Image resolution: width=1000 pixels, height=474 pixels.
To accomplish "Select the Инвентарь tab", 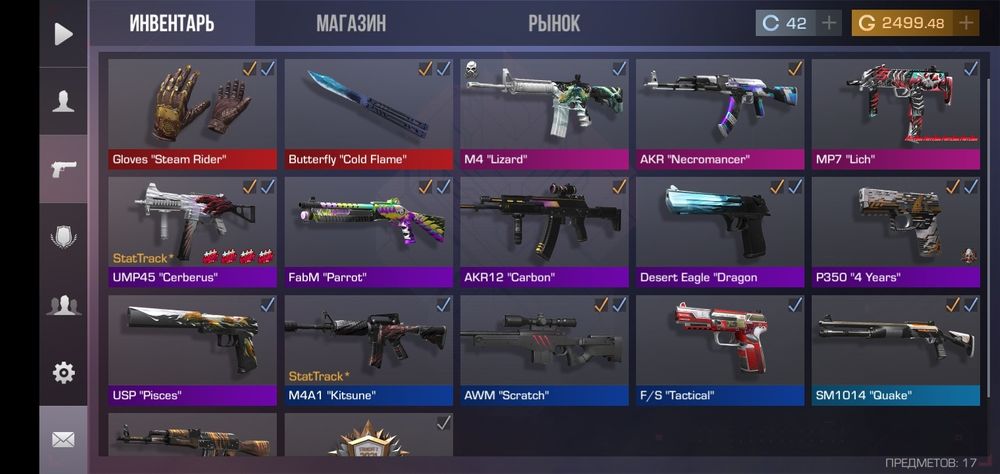I will (172, 23).
